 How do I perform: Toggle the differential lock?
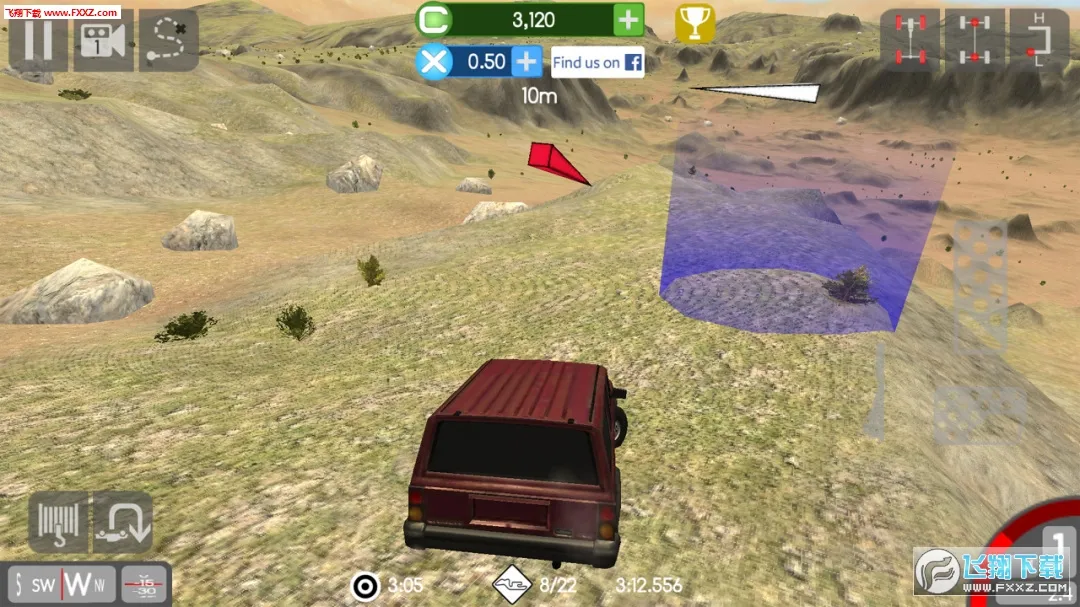pyautogui.click(x=975, y=40)
